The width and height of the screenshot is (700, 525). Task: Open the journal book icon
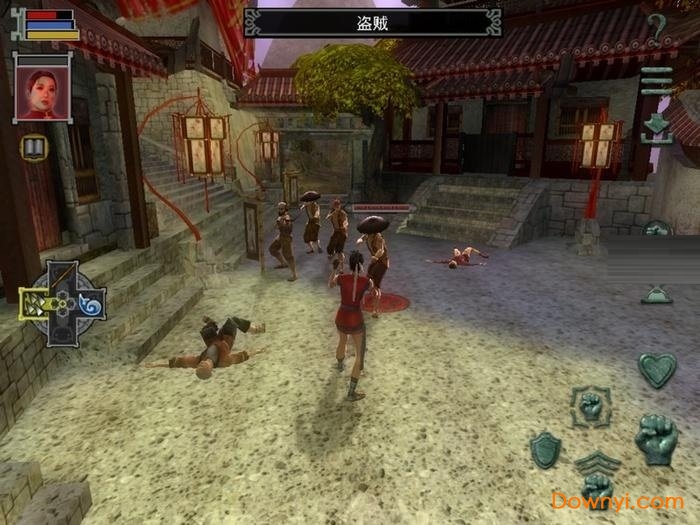click(x=33, y=148)
